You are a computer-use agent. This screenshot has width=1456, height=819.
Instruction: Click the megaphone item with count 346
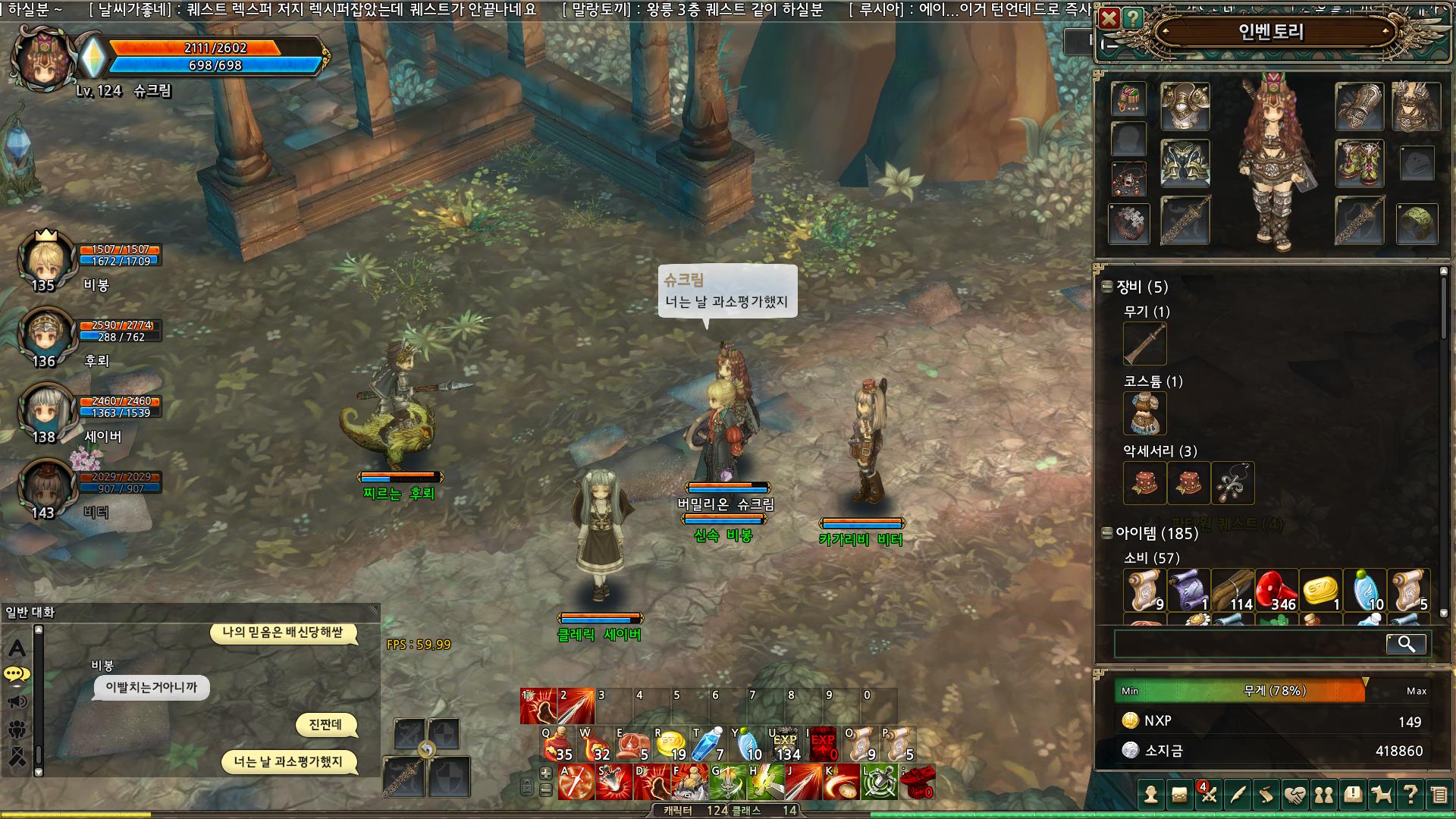click(x=1277, y=590)
